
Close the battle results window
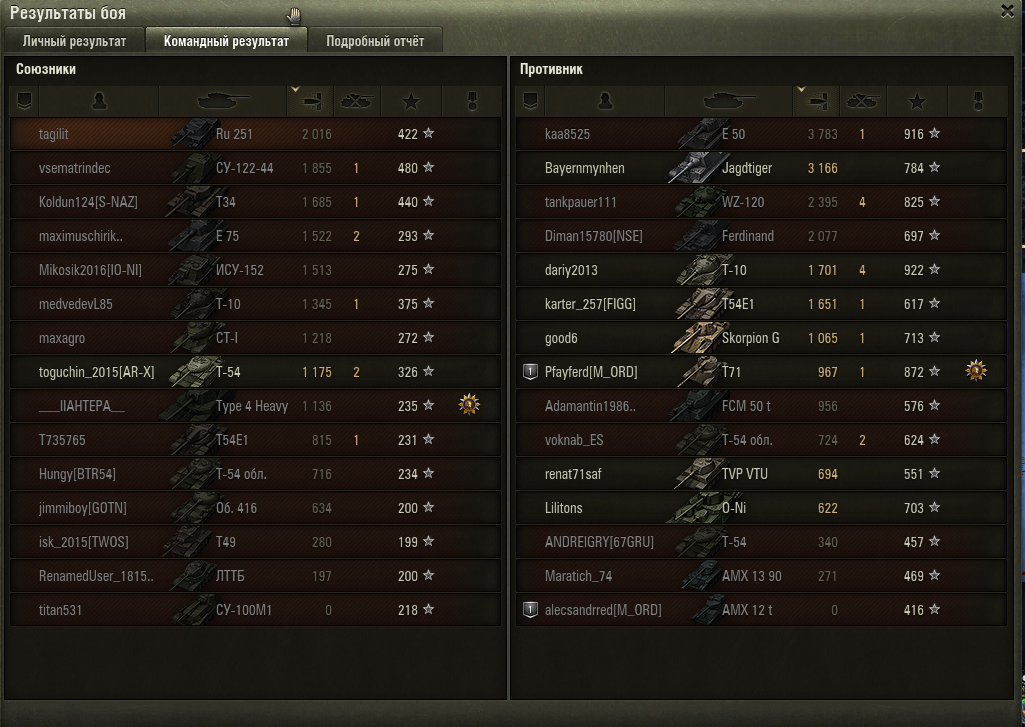tap(1007, 11)
